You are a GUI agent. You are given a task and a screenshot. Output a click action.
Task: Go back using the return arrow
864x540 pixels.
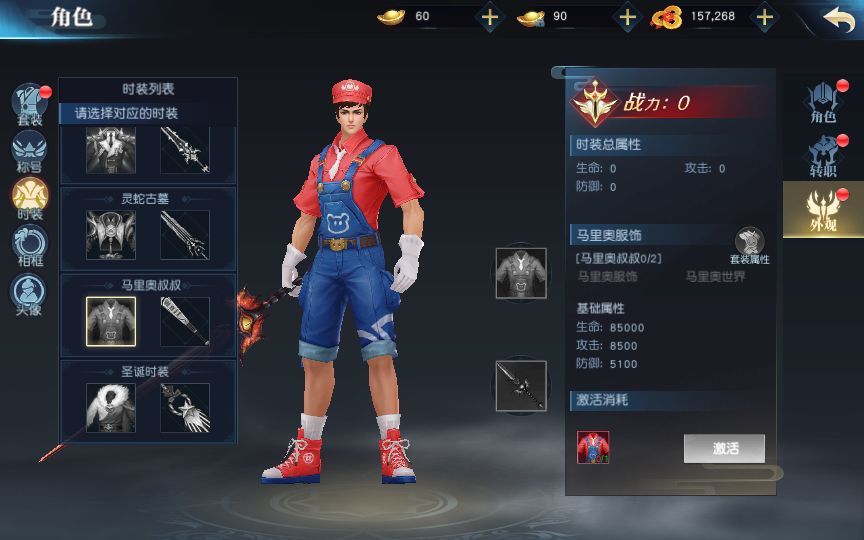tap(838, 17)
